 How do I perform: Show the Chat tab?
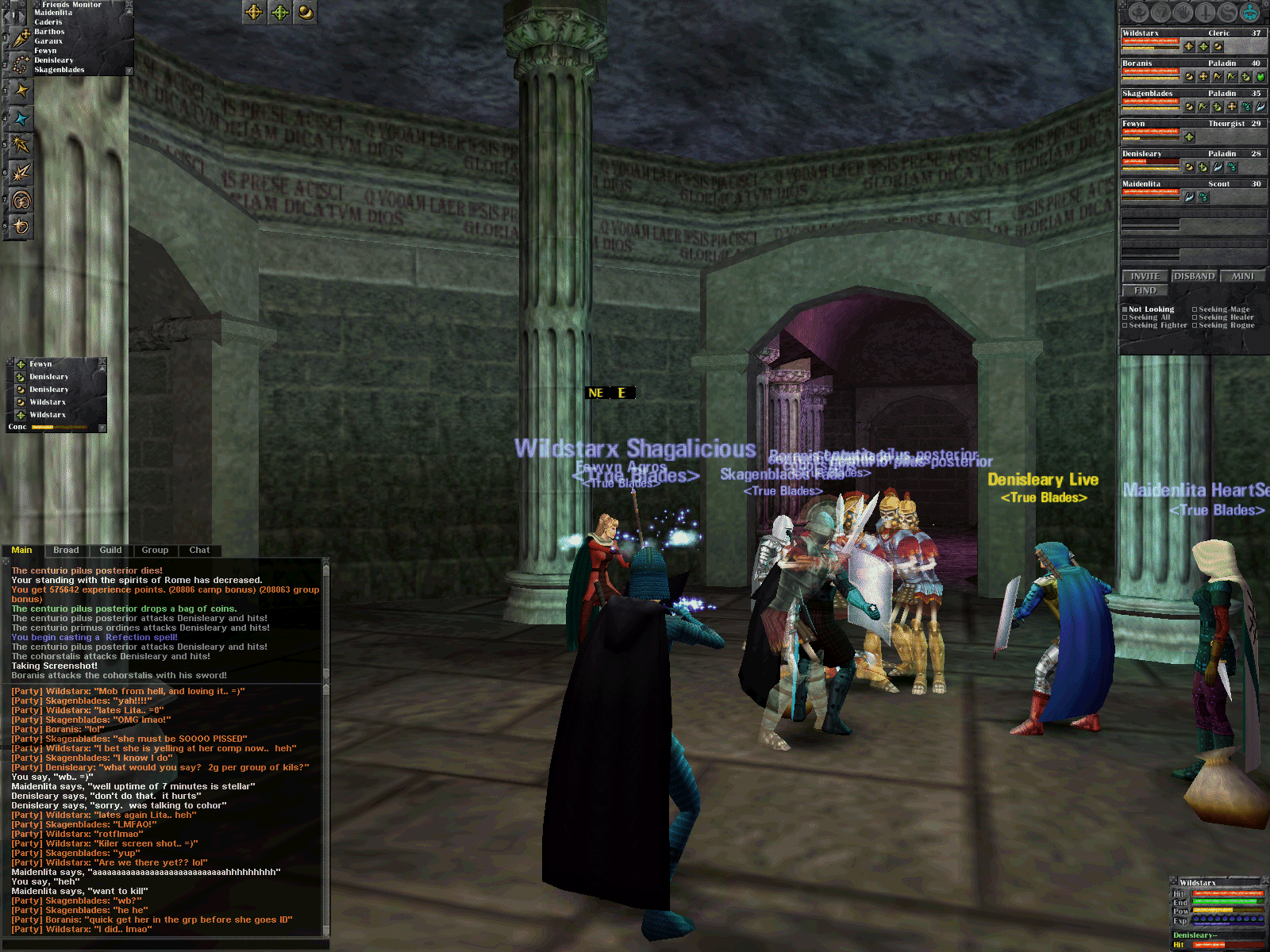pos(199,550)
